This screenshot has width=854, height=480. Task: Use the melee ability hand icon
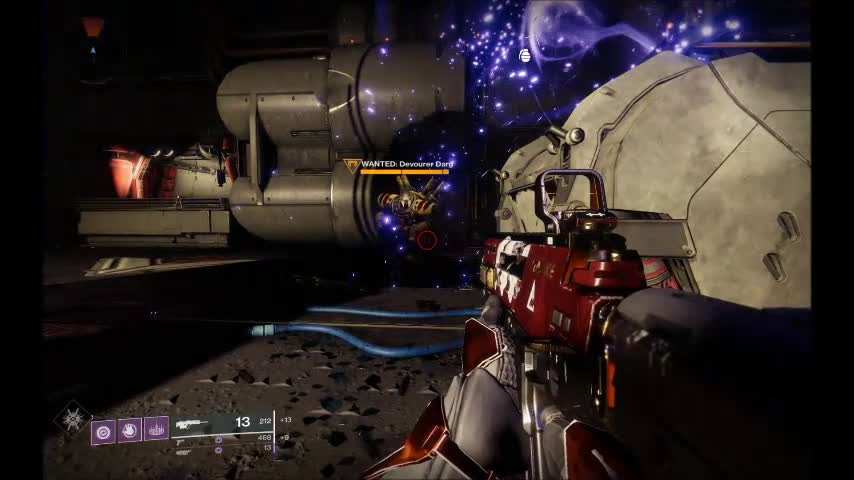pos(130,430)
